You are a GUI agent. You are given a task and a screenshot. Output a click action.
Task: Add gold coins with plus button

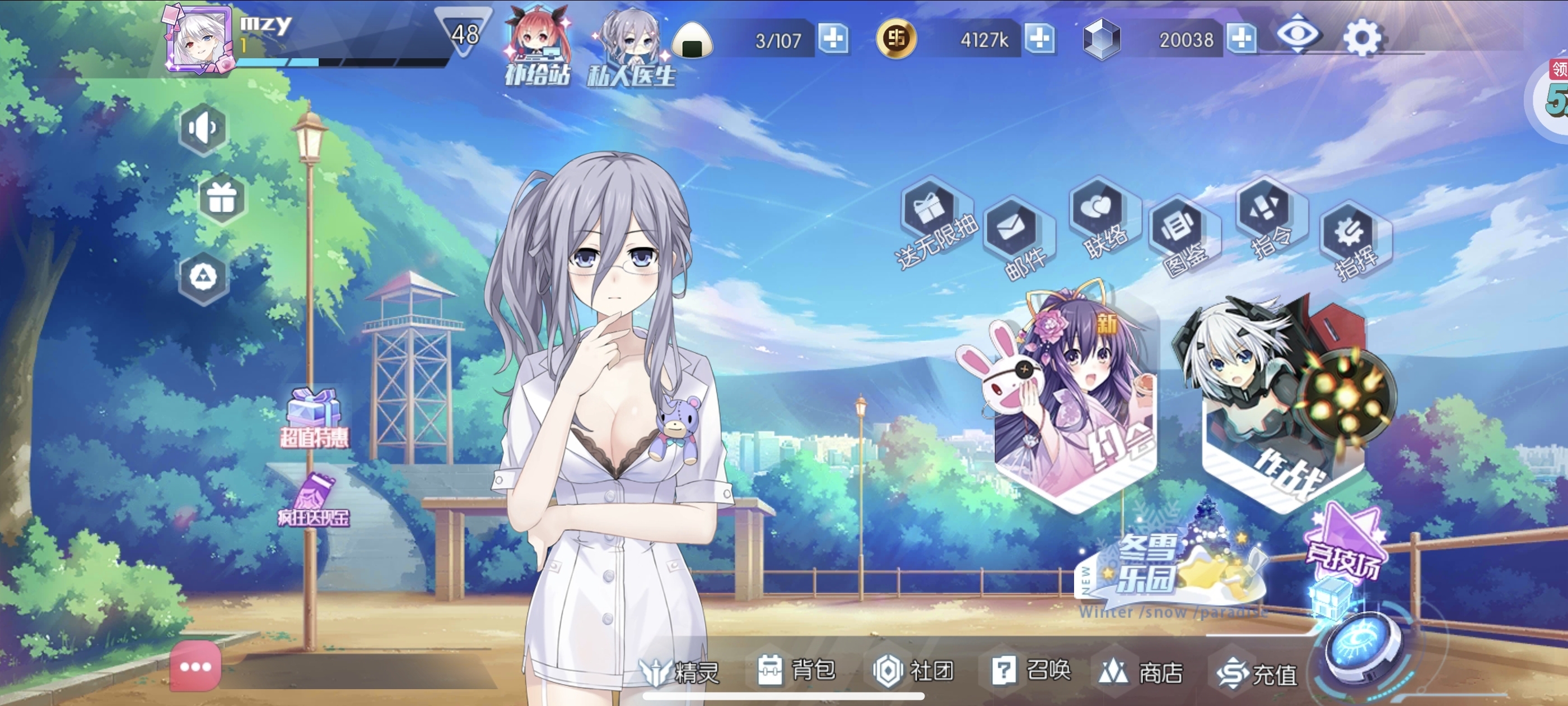tap(1039, 39)
